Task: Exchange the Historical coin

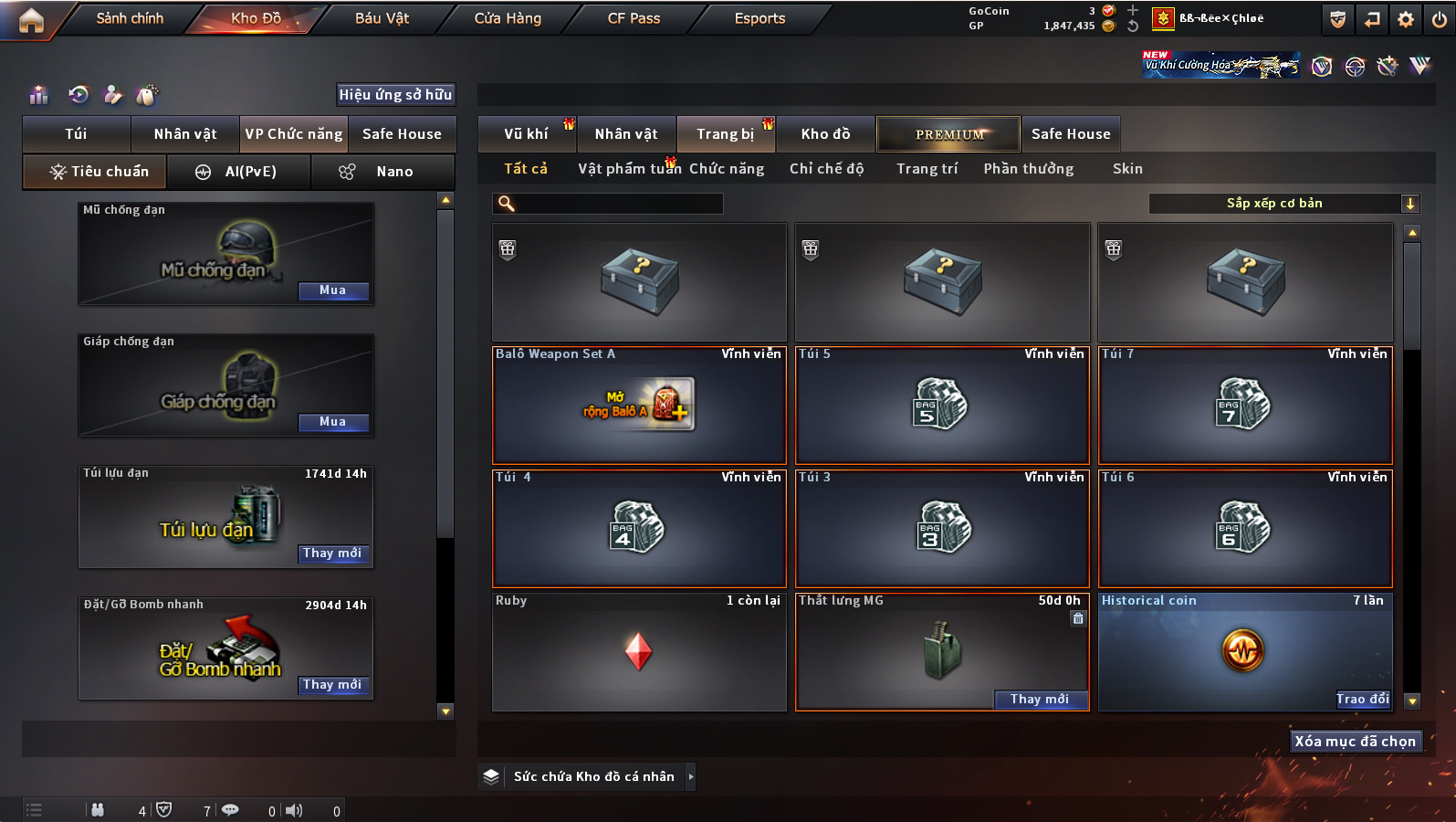Action: coord(1362,700)
